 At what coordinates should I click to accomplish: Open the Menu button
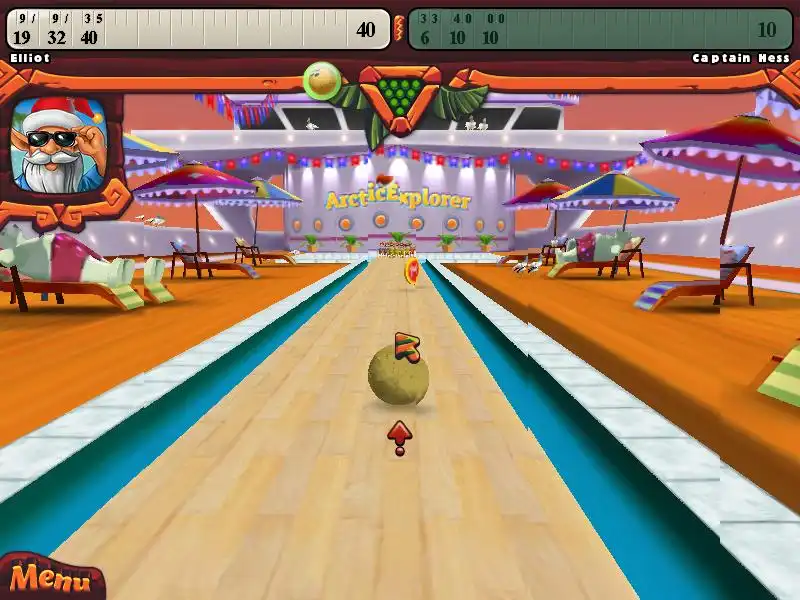coord(44,579)
